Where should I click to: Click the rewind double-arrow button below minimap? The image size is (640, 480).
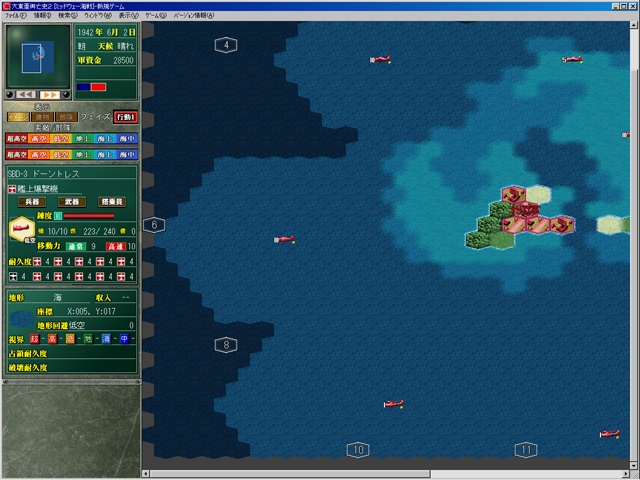tap(29, 94)
